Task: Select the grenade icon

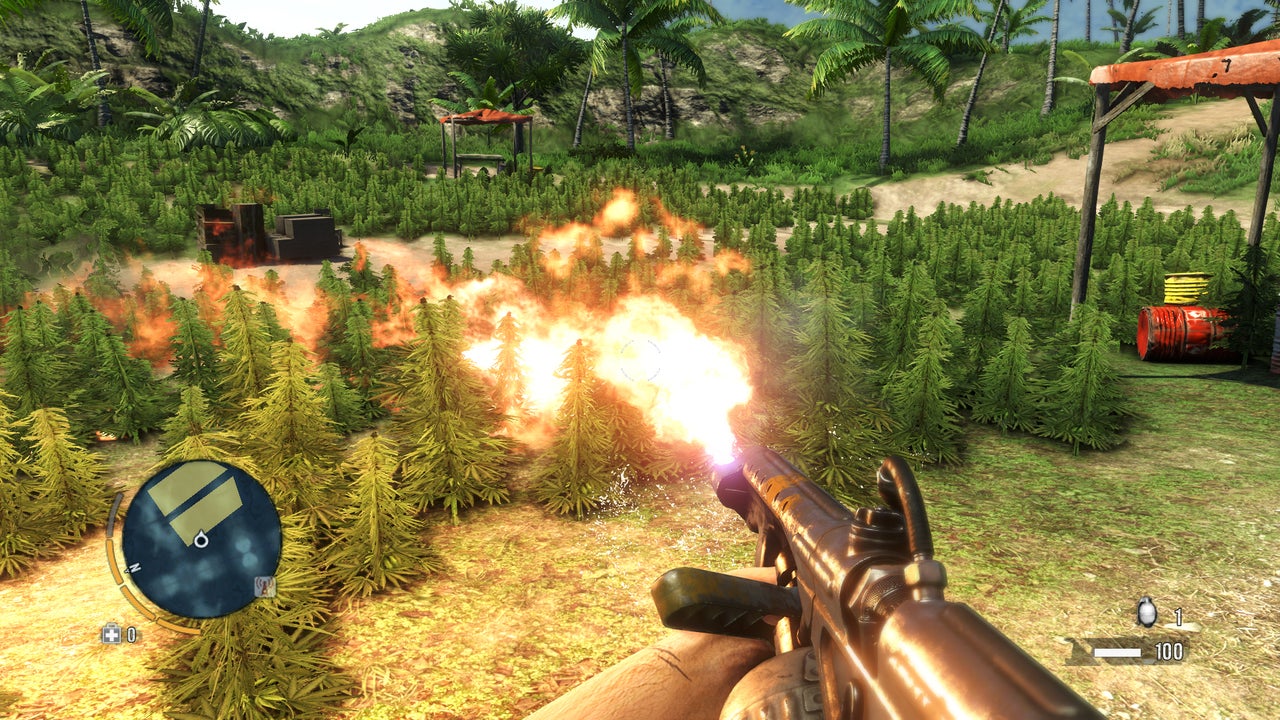Action: click(x=1147, y=613)
